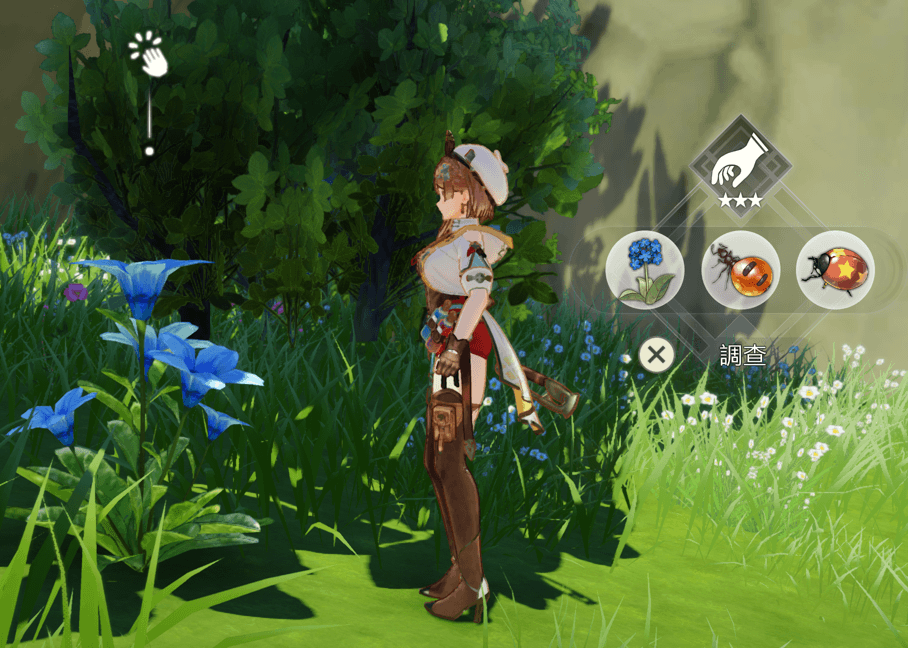Pick the red star ladybug icon
908x648 pixels.
coord(835,270)
